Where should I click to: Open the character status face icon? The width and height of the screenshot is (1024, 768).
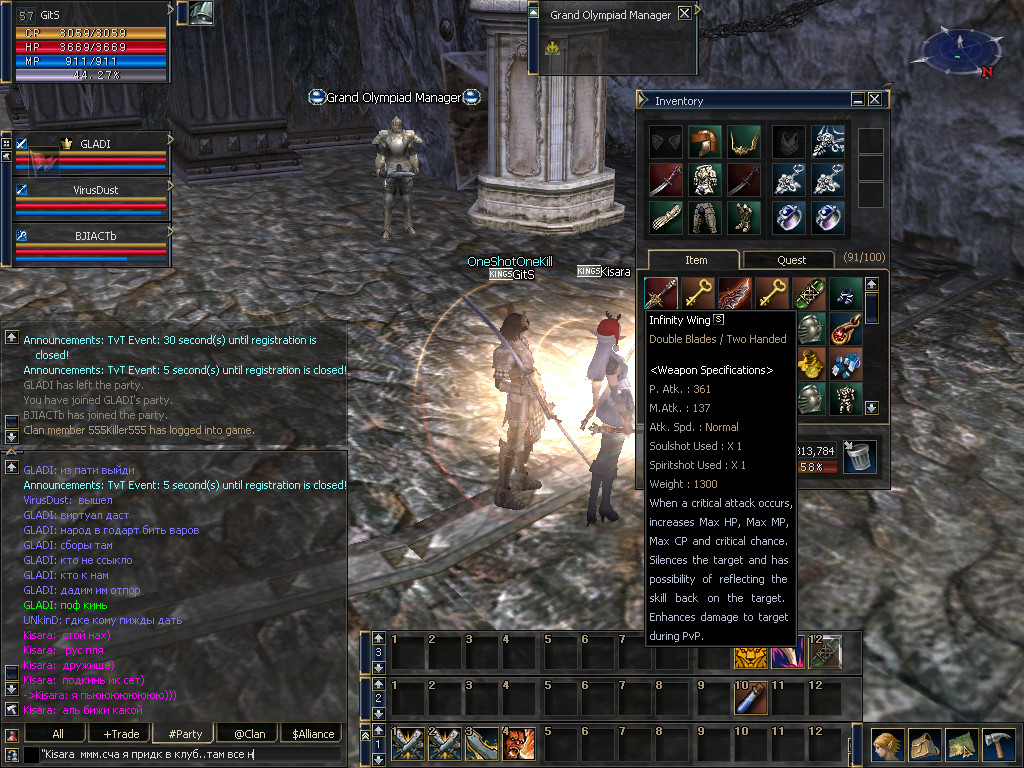point(887,745)
